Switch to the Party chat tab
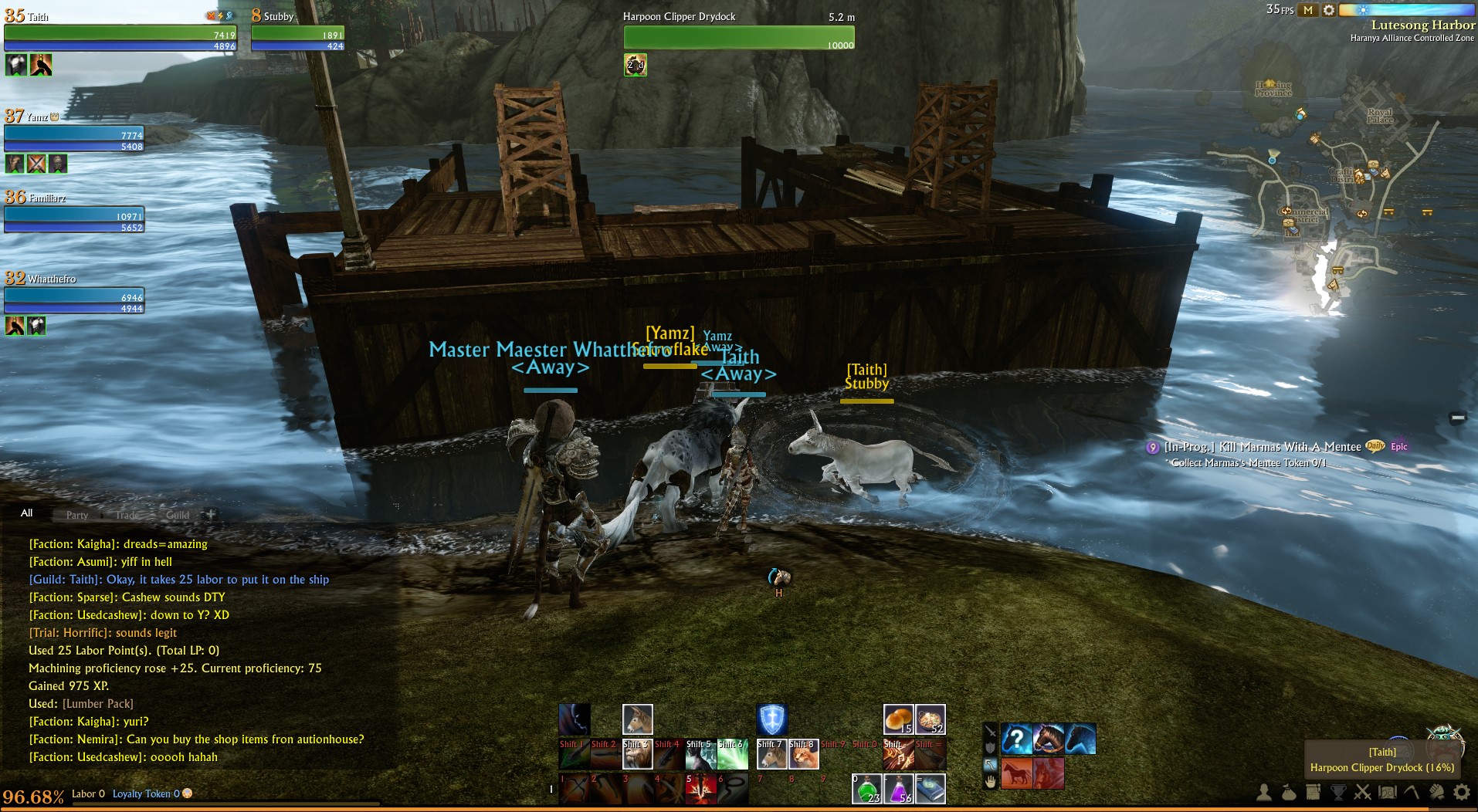 click(x=76, y=515)
